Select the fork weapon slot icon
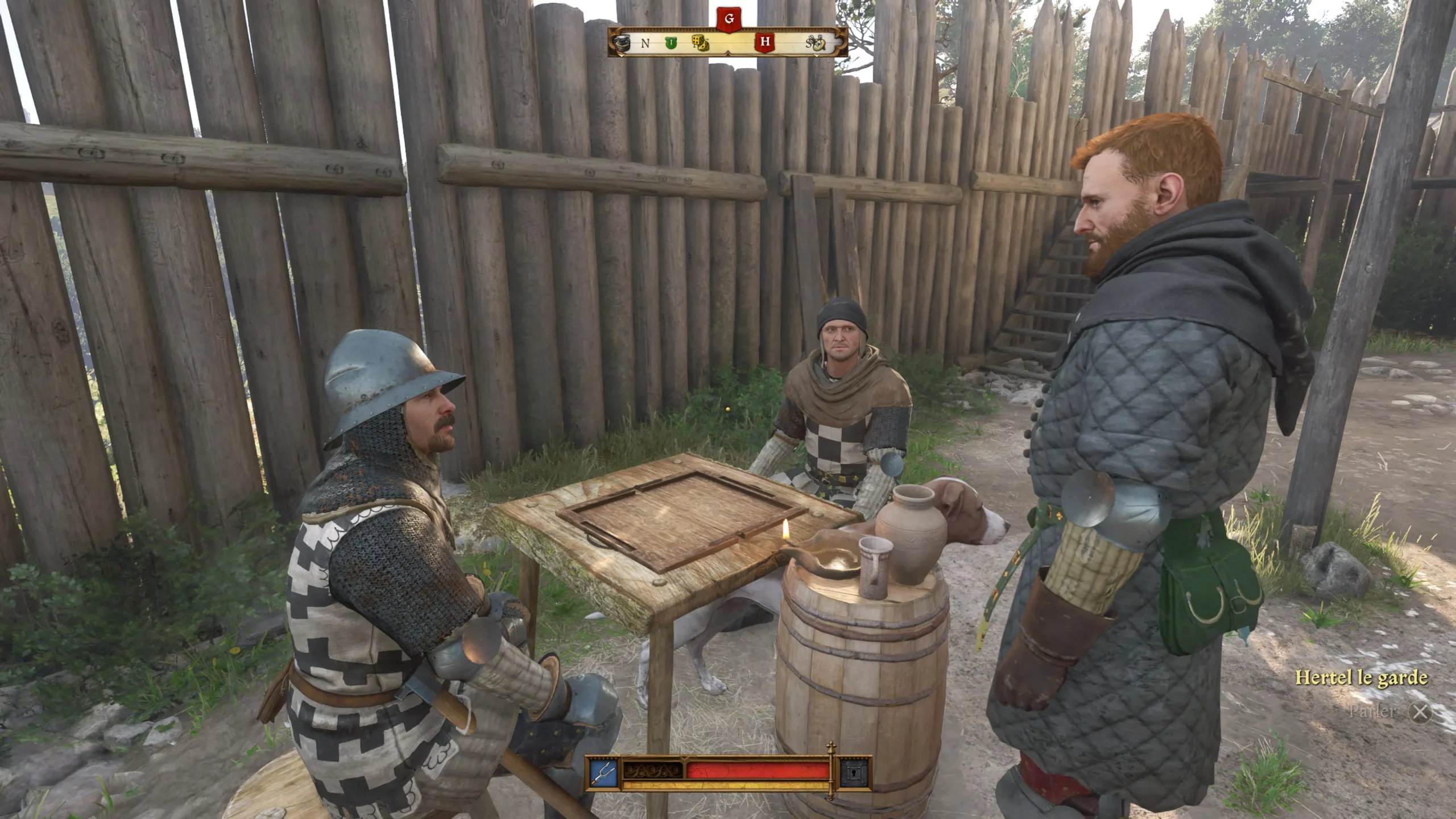1456x819 pixels. pos(603,772)
